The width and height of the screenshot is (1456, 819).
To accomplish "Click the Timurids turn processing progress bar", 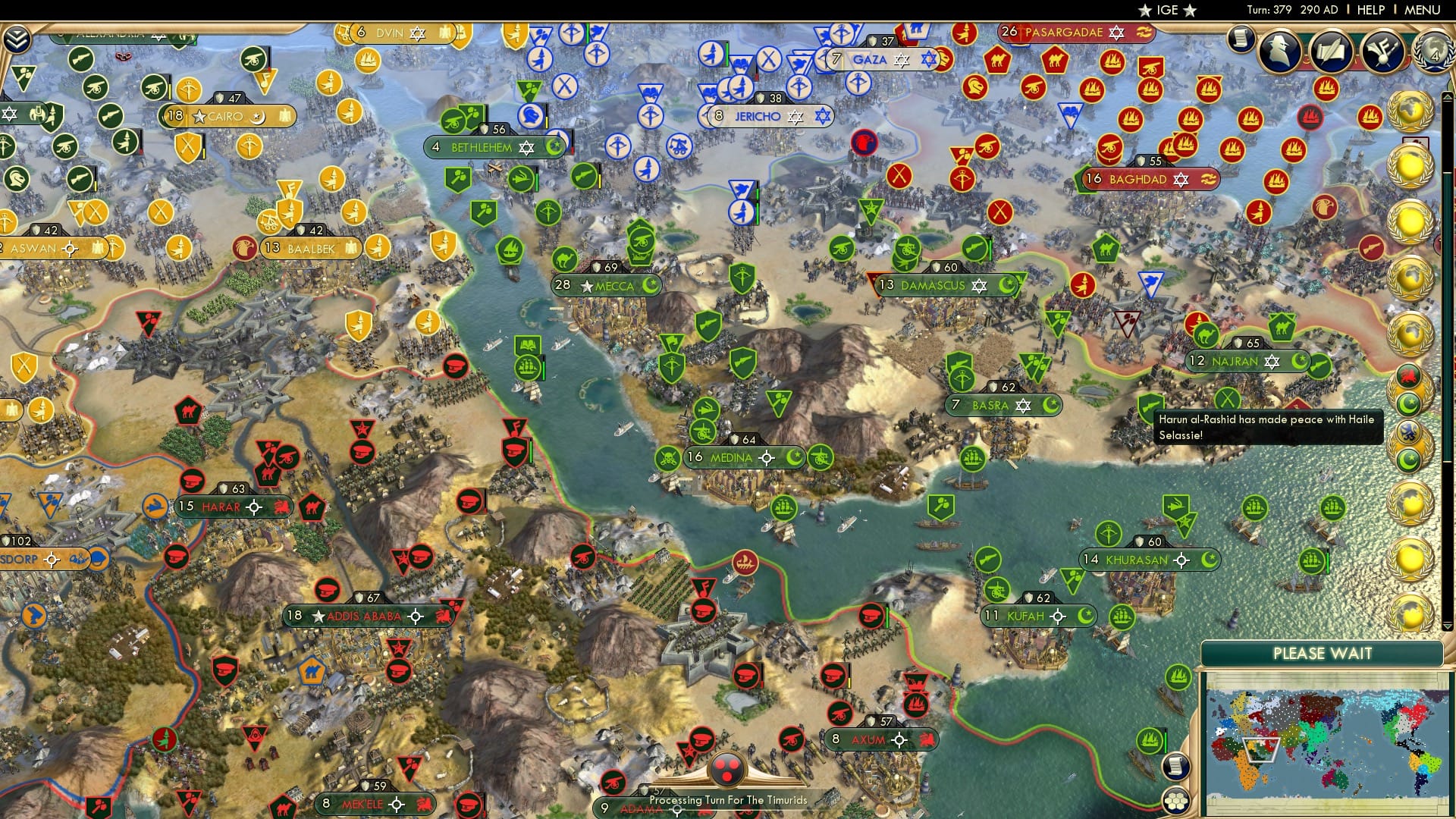I will pos(728,800).
